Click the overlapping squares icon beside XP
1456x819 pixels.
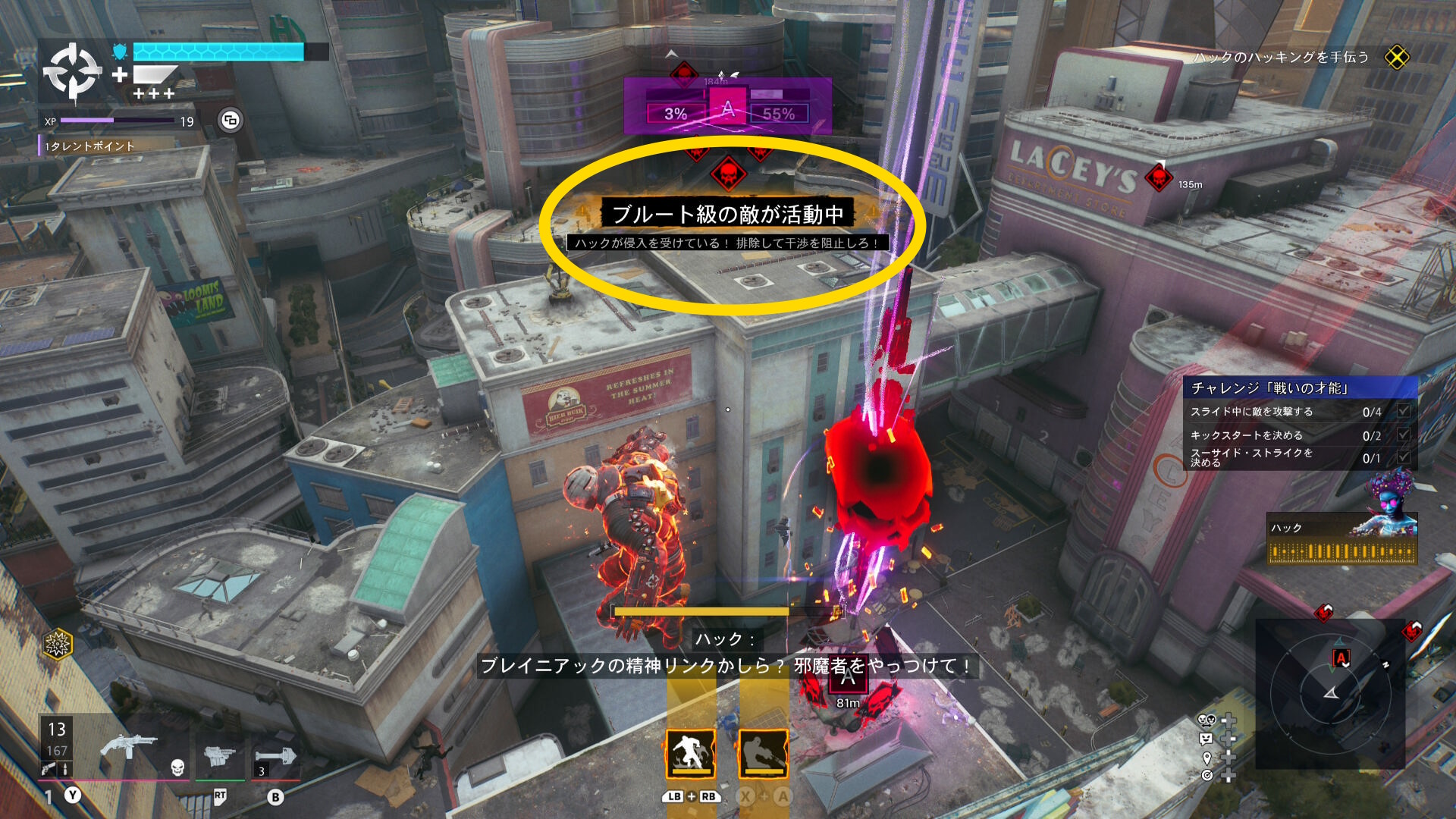tap(231, 121)
